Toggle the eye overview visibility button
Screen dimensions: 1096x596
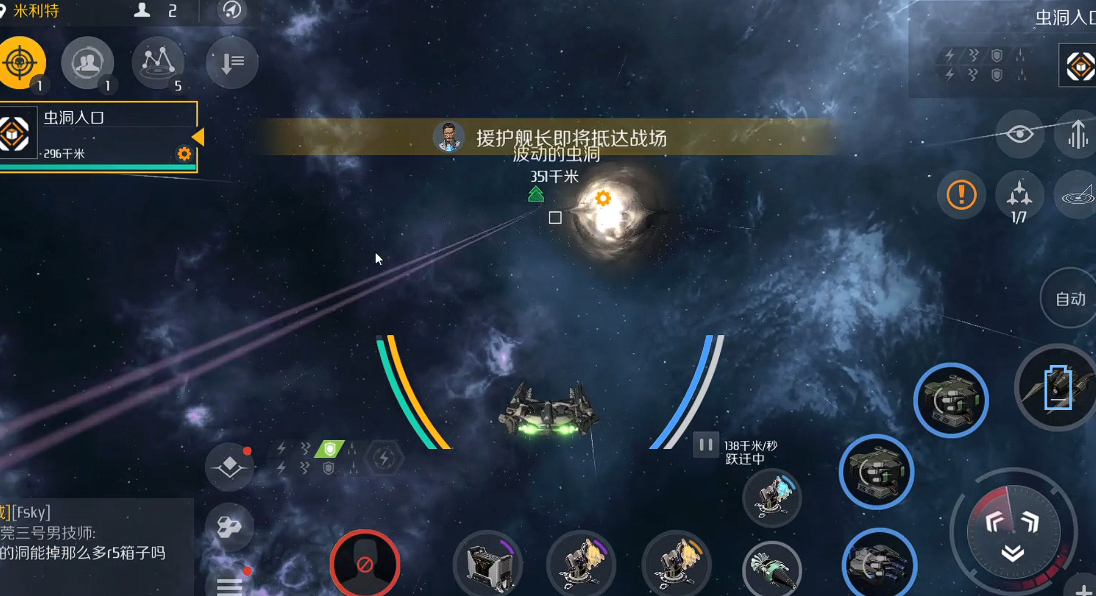tap(1019, 134)
